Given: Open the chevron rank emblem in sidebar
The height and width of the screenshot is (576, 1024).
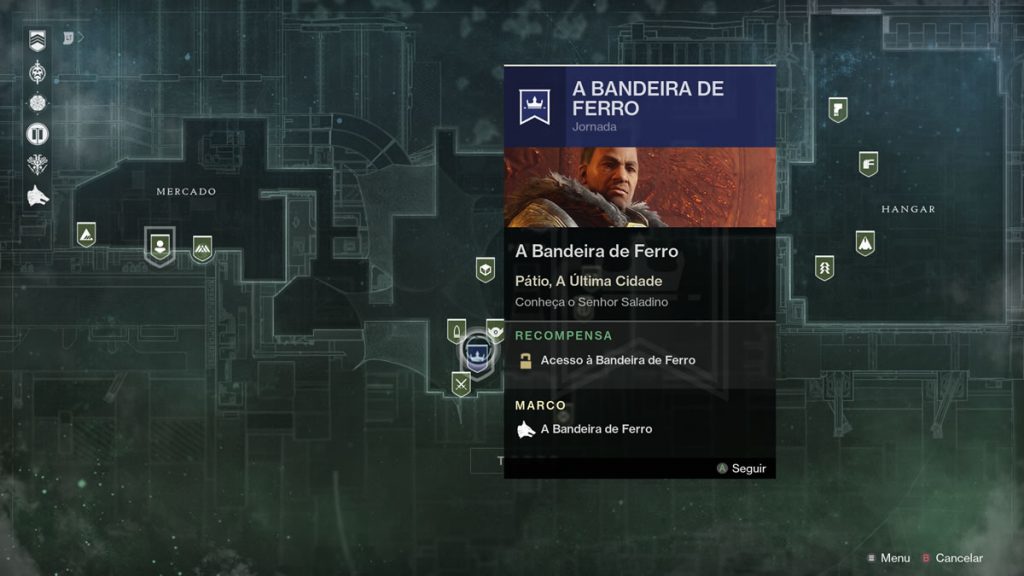Looking at the screenshot, I should pyautogui.click(x=38, y=41).
